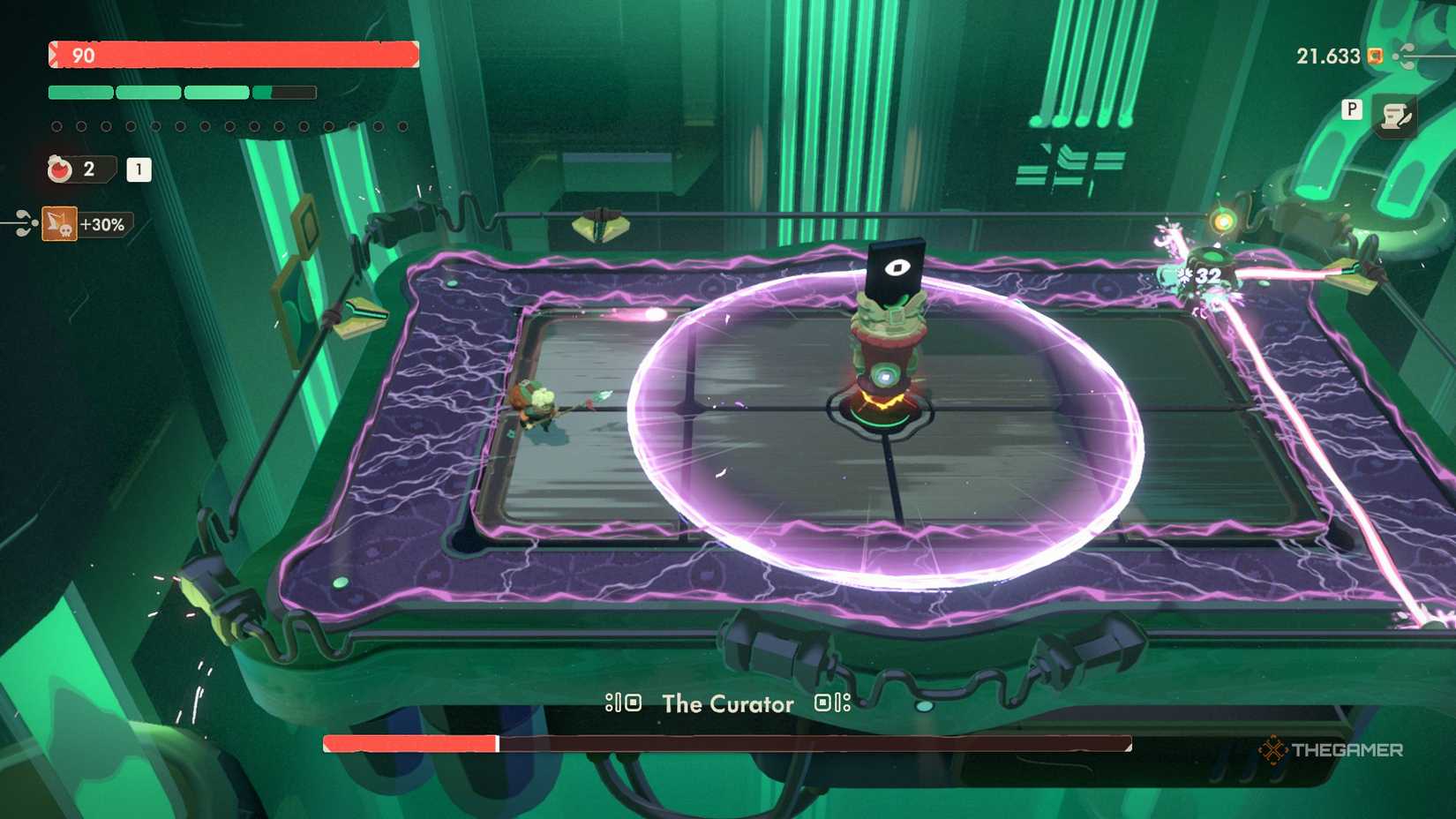This screenshot has width=1456, height=819.
Task: Click the orange currency icon beside 21.633
Action: tap(1375, 56)
